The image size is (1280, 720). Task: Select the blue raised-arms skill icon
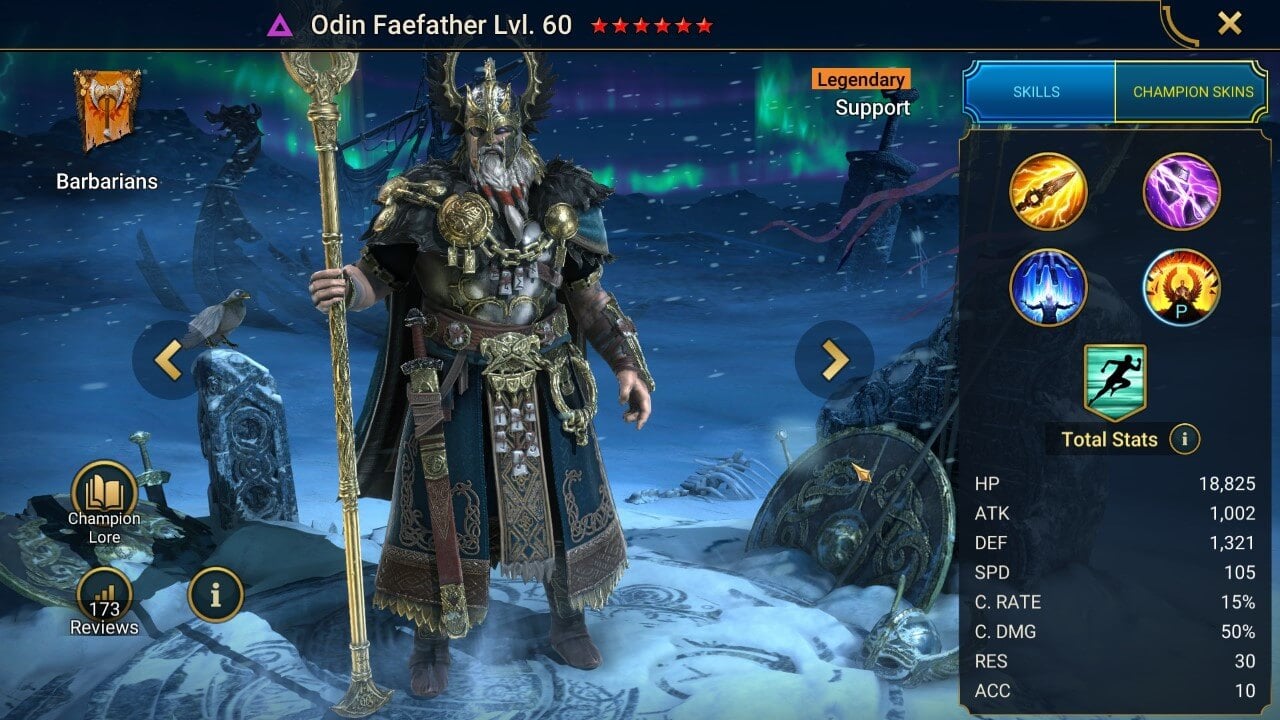1047,287
